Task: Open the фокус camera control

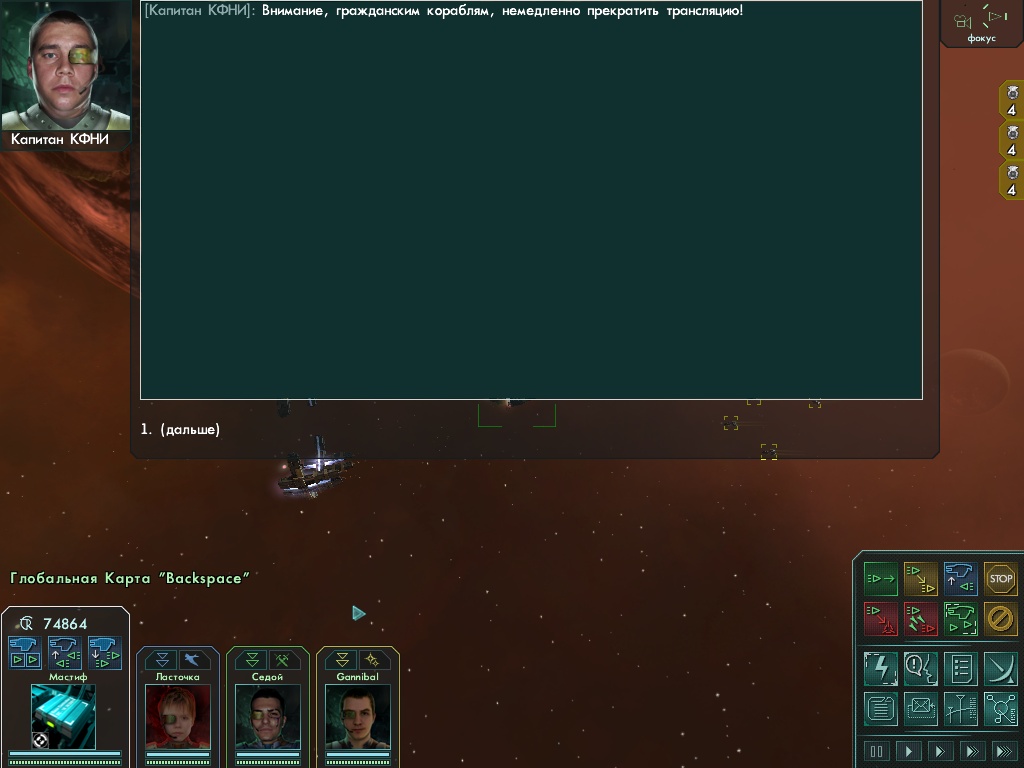Action: click(981, 22)
